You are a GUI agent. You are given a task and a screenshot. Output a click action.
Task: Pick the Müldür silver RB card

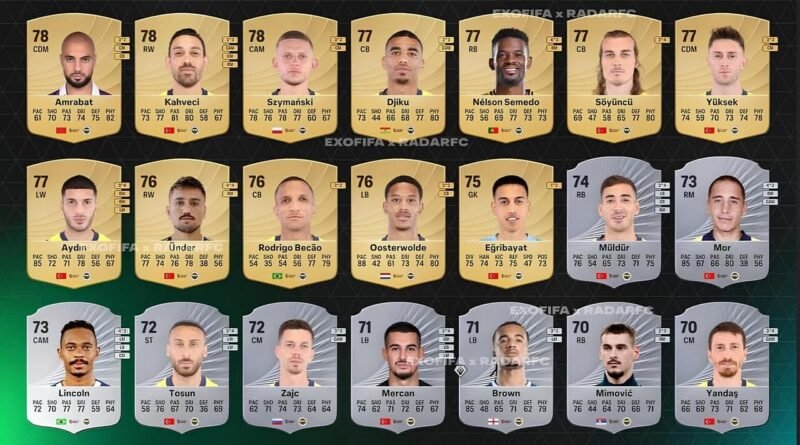(x=614, y=222)
